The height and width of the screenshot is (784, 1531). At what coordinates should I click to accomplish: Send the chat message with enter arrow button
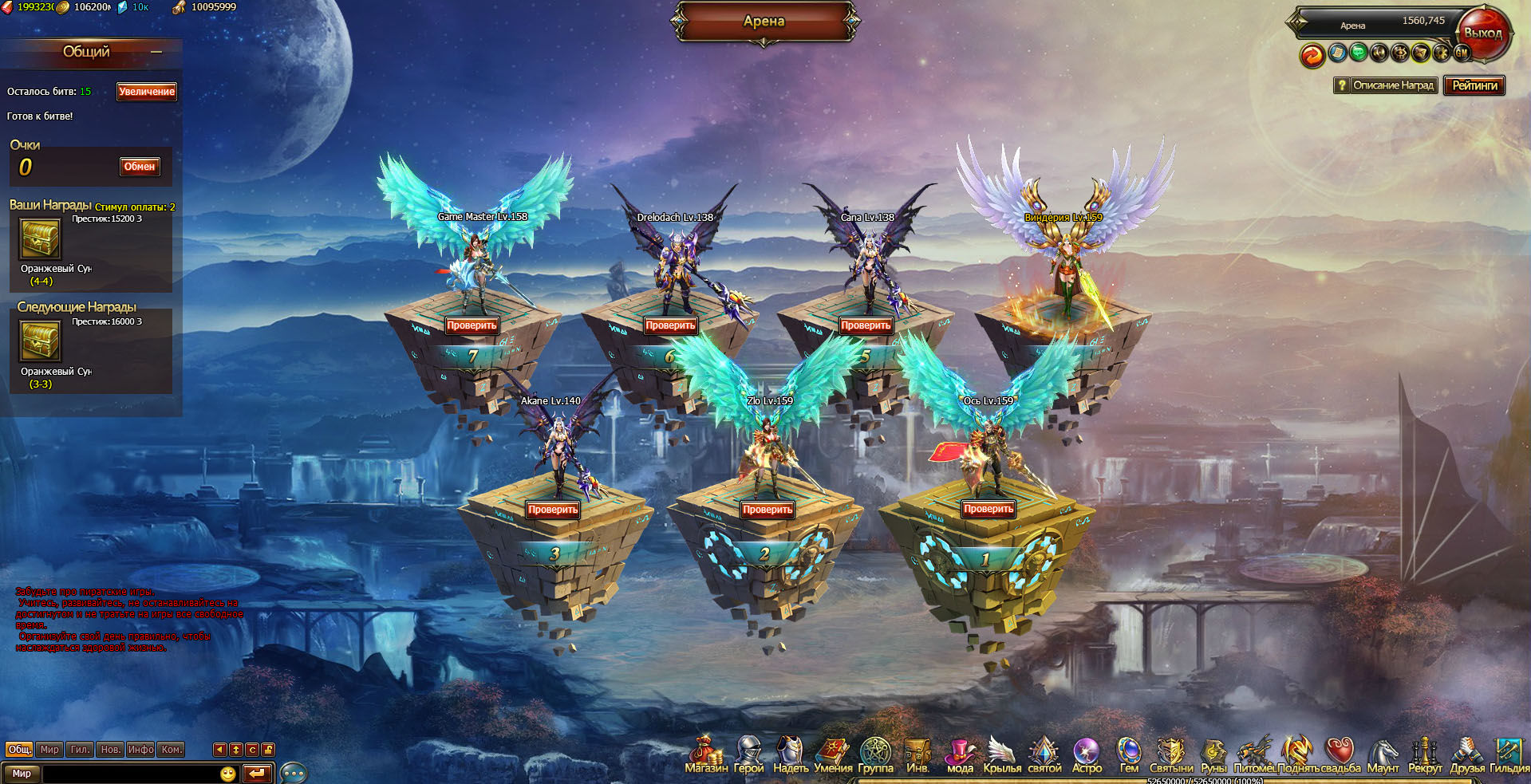257,773
